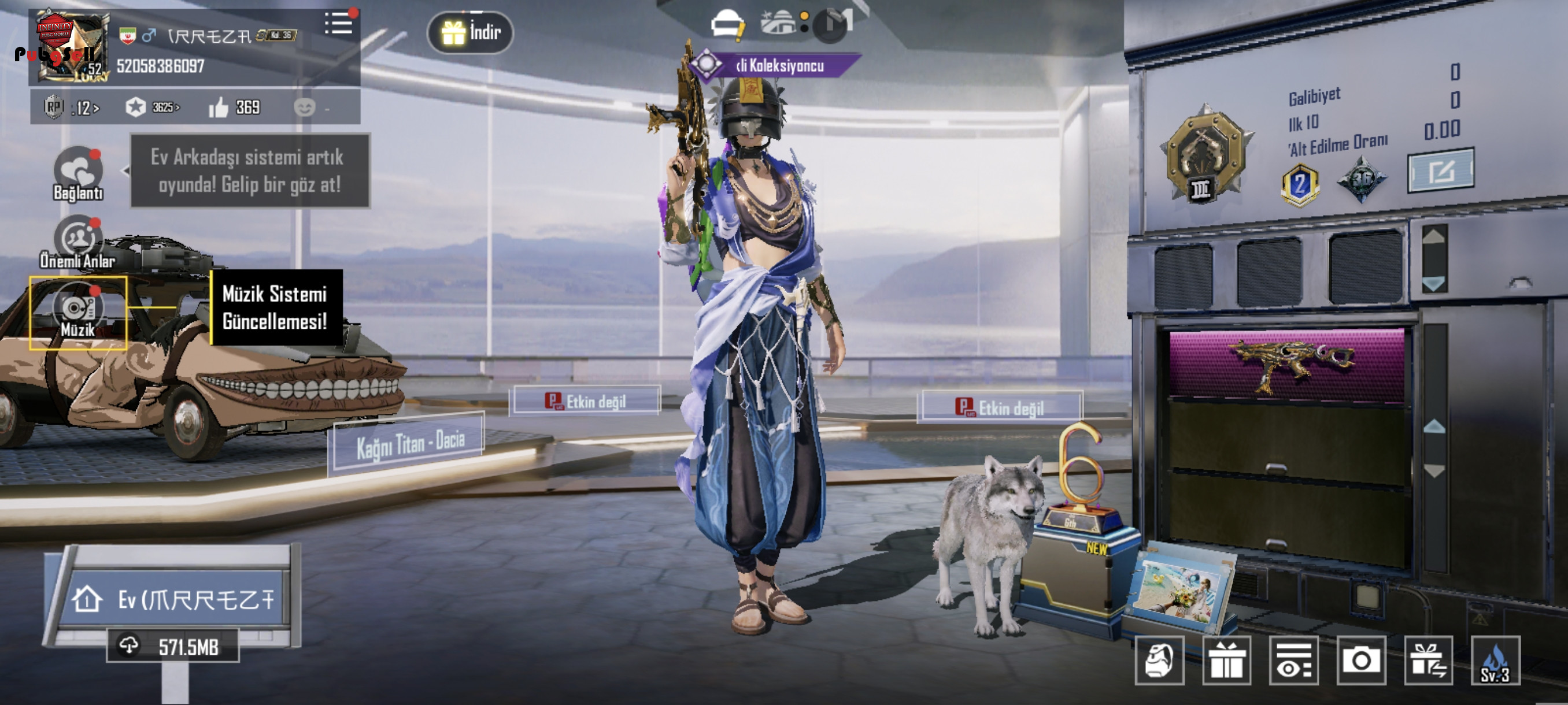This screenshot has height=705, width=1568.
Task: Open the İndir gift download button
Action: tap(470, 32)
